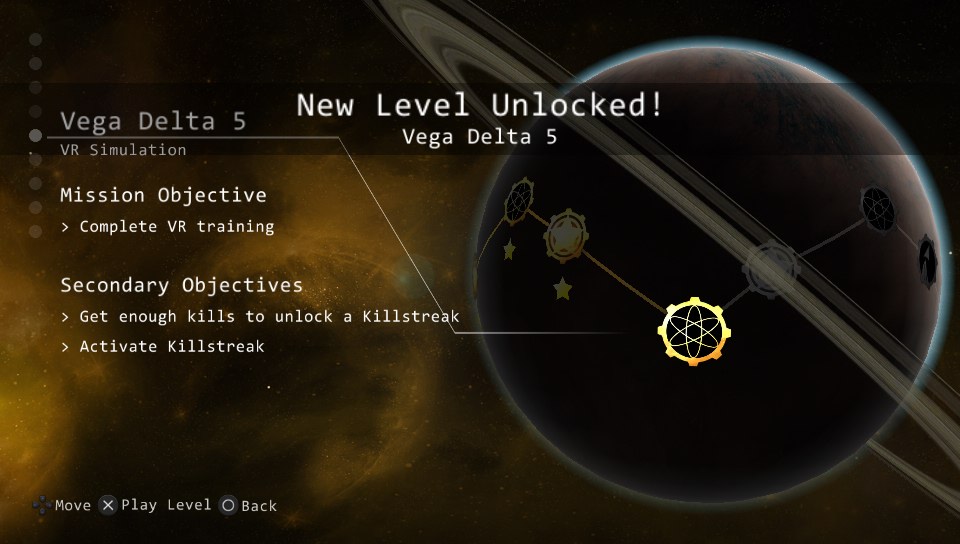Choose the completed gear level node with star

(564, 236)
